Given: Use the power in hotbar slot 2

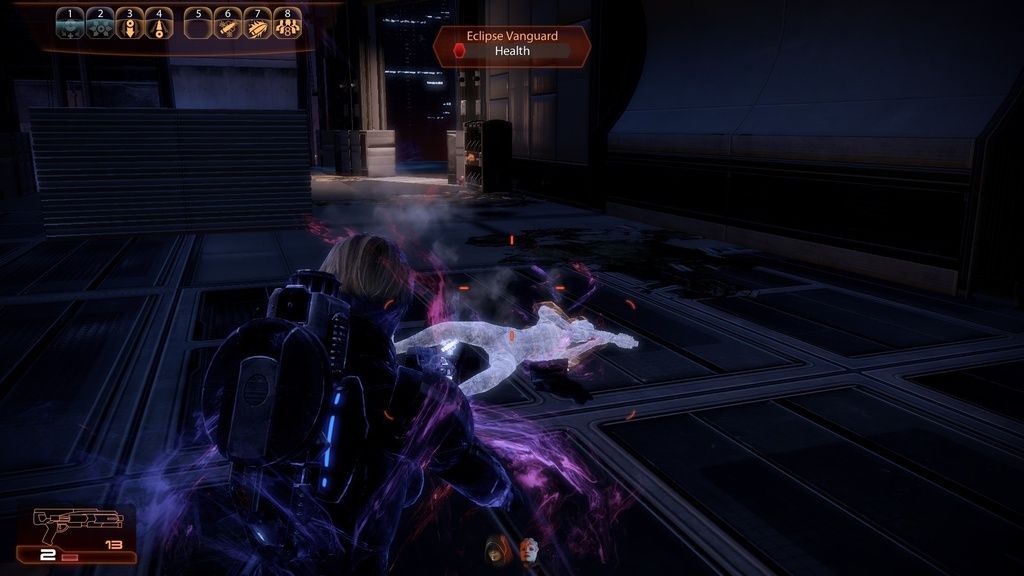Looking at the screenshot, I should pyautogui.click(x=99, y=24).
